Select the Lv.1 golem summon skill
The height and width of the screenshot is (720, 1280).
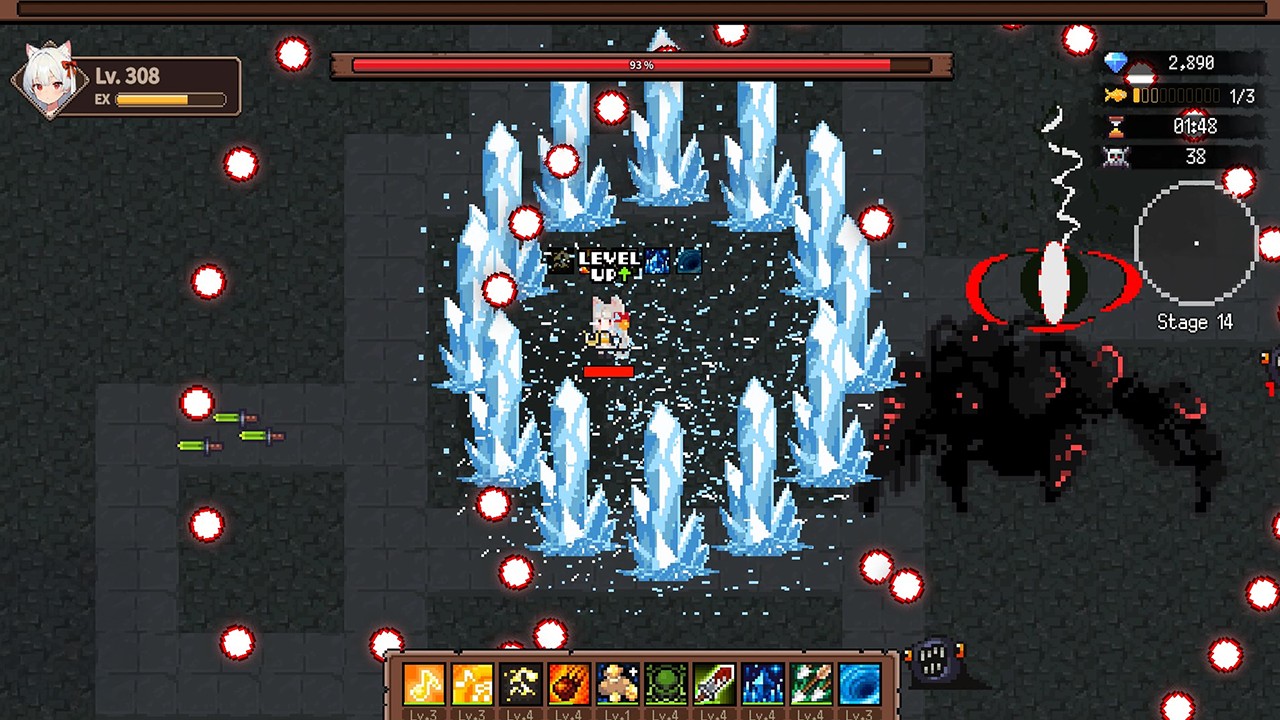pyautogui.click(x=617, y=683)
